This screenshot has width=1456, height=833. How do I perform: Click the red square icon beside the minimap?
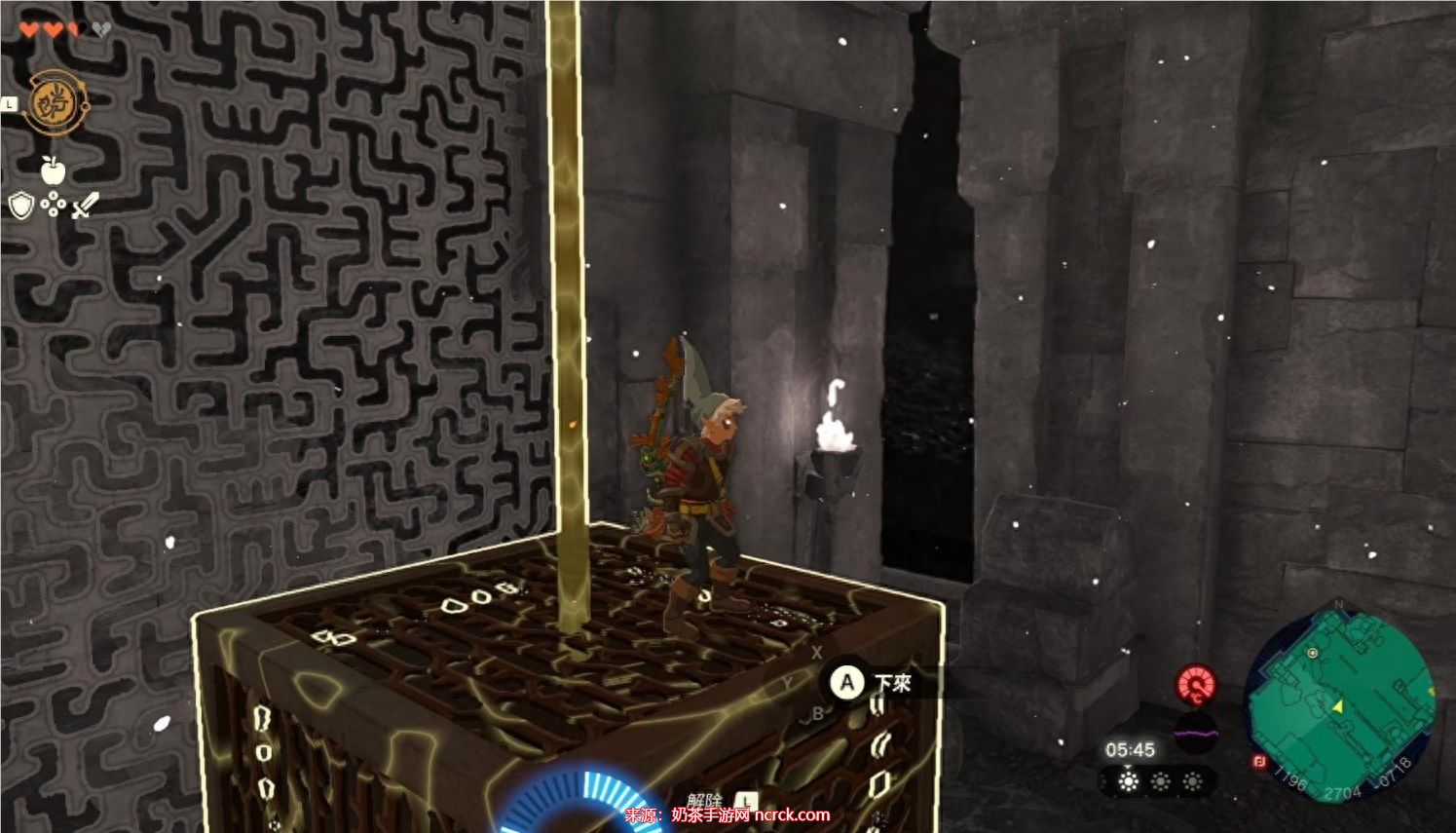pos(1256,763)
